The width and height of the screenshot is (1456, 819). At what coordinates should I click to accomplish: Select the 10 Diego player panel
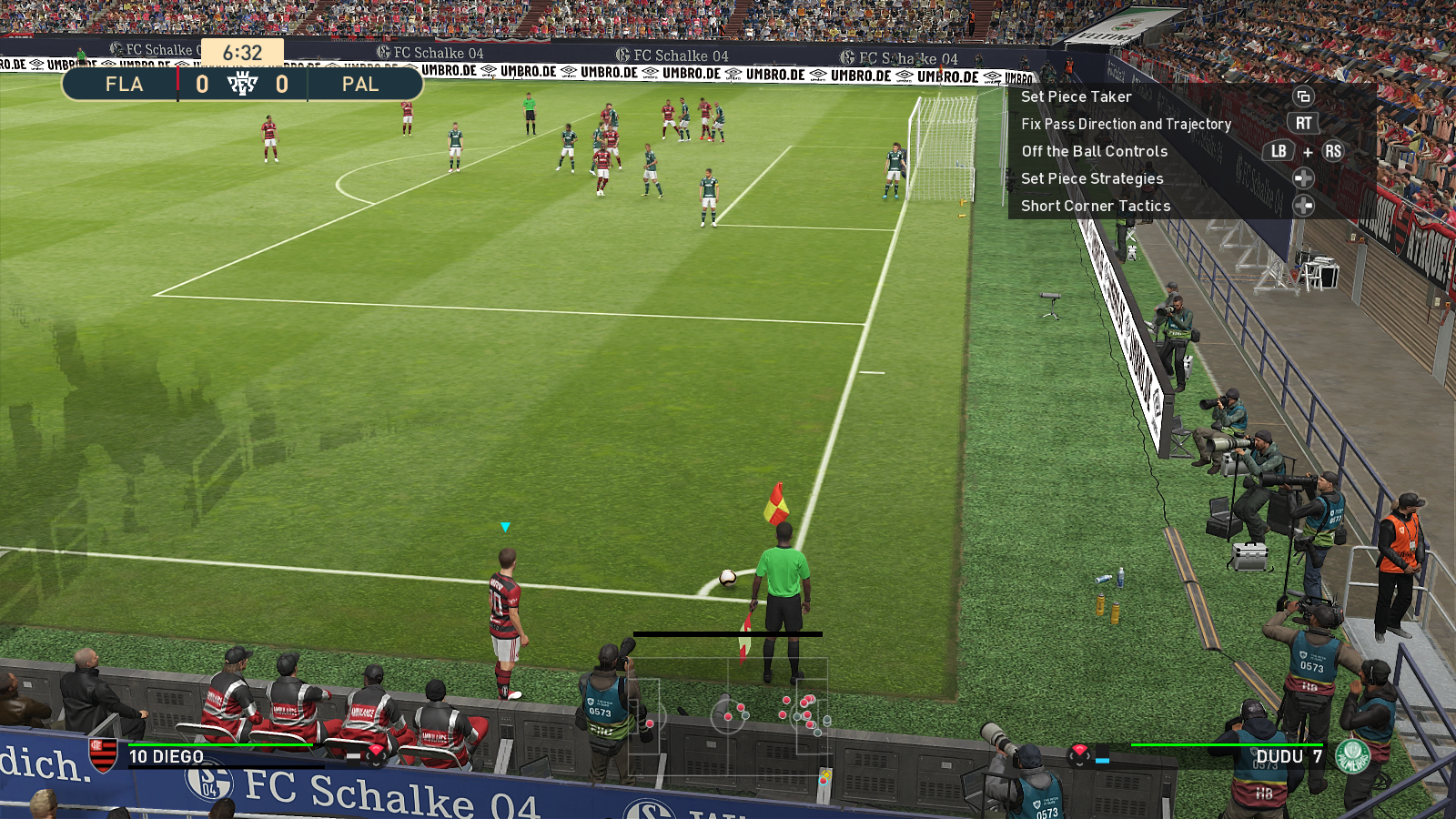tap(167, 756)
